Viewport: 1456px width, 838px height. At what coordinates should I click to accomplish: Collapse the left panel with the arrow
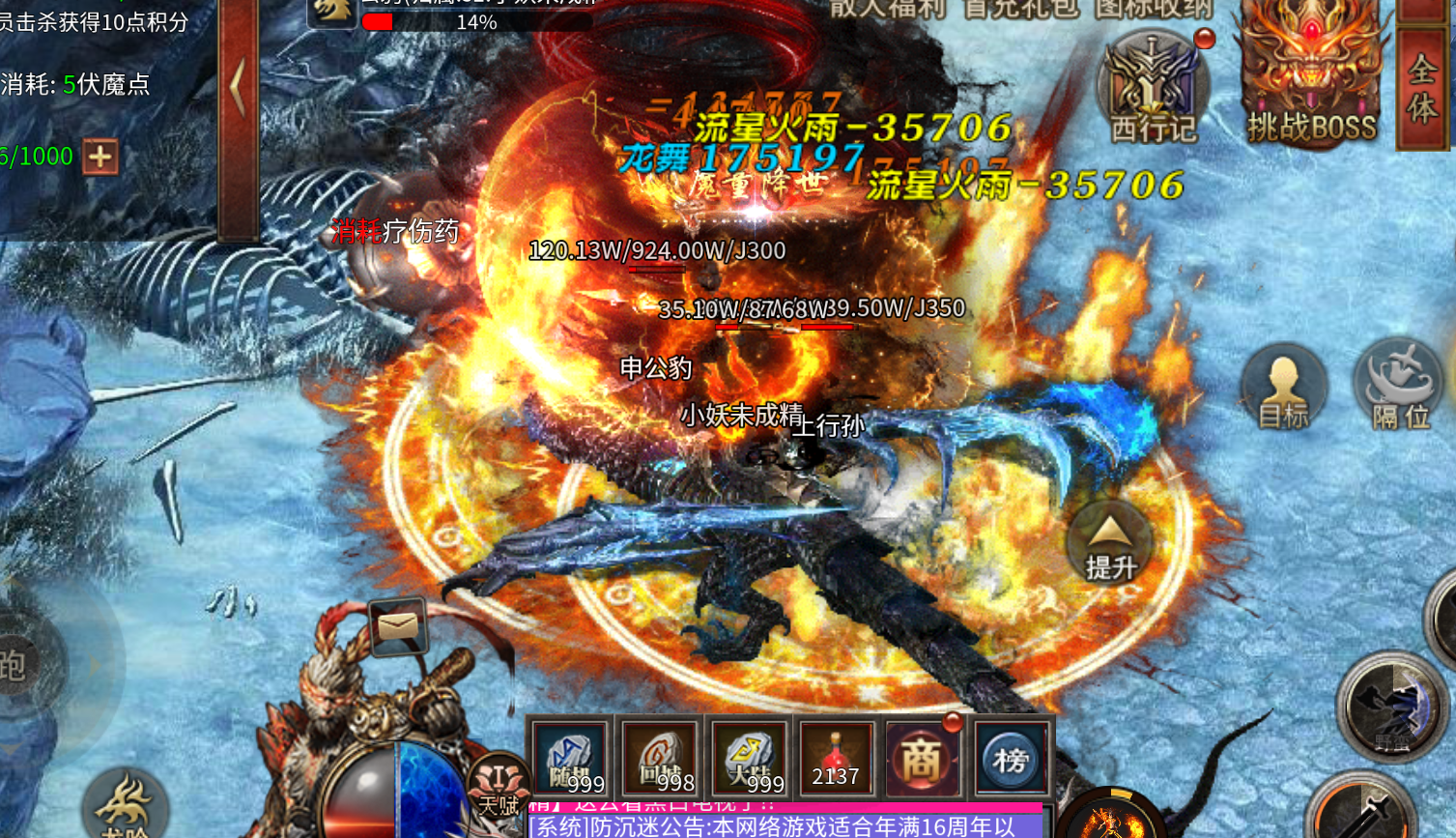pyautogui.click(x=238, y=89)
